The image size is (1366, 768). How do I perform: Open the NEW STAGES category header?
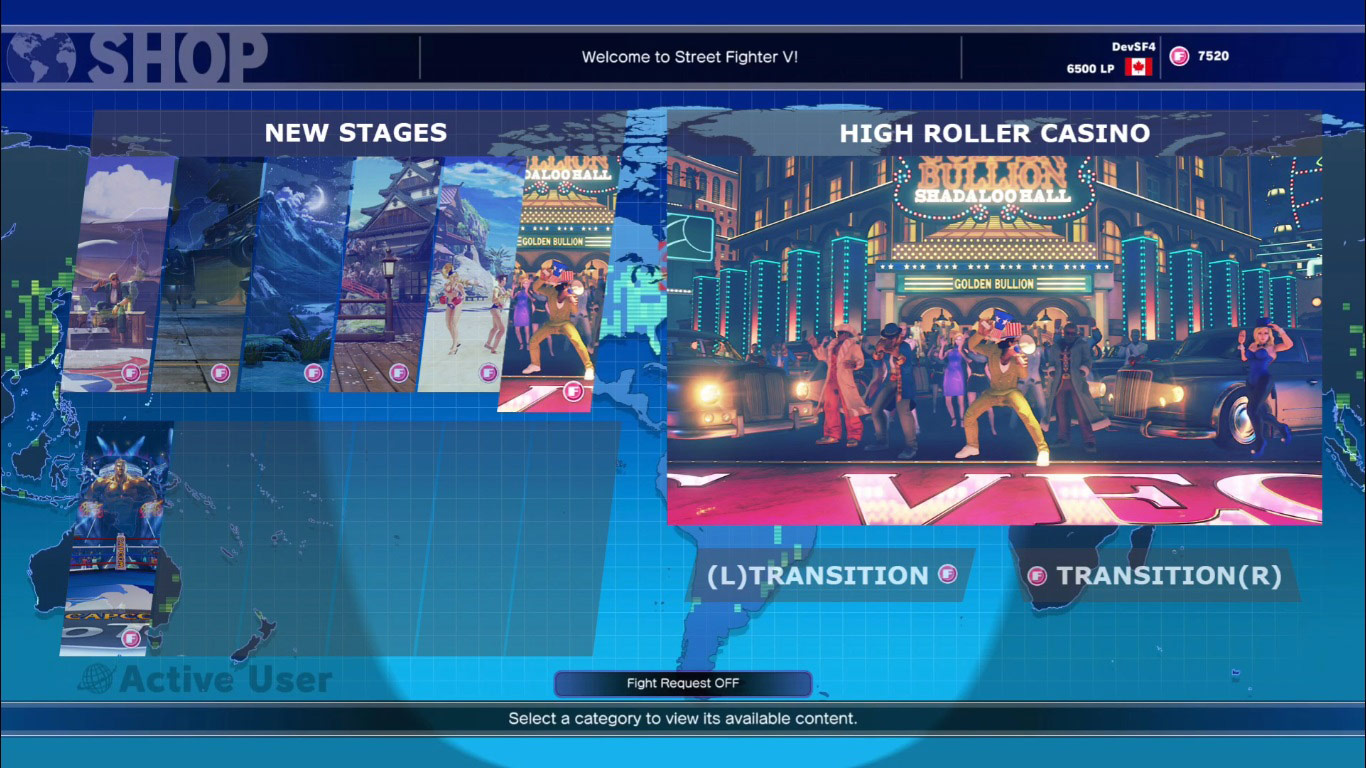point(356,132)
